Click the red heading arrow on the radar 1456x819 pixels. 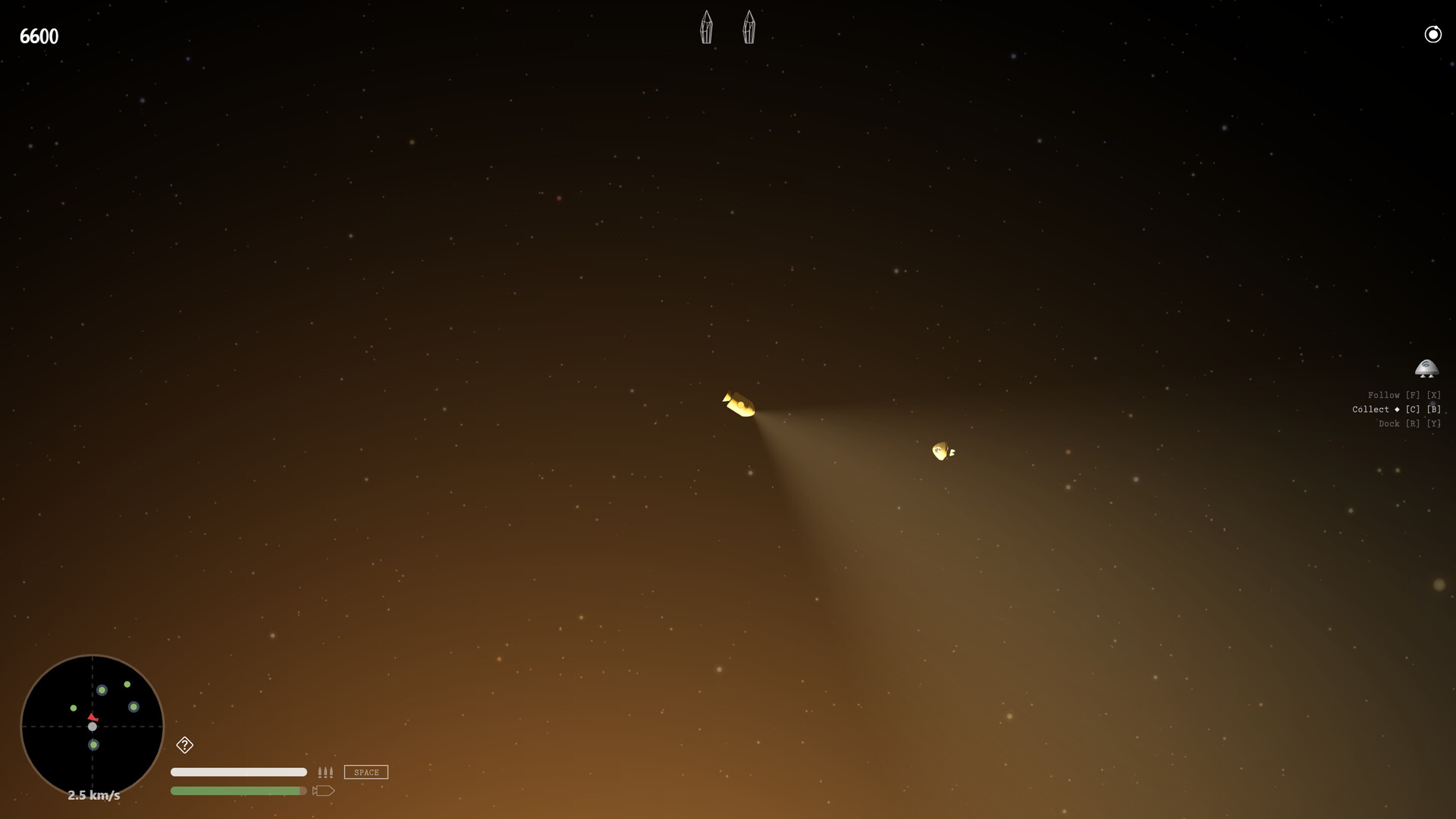93,719
